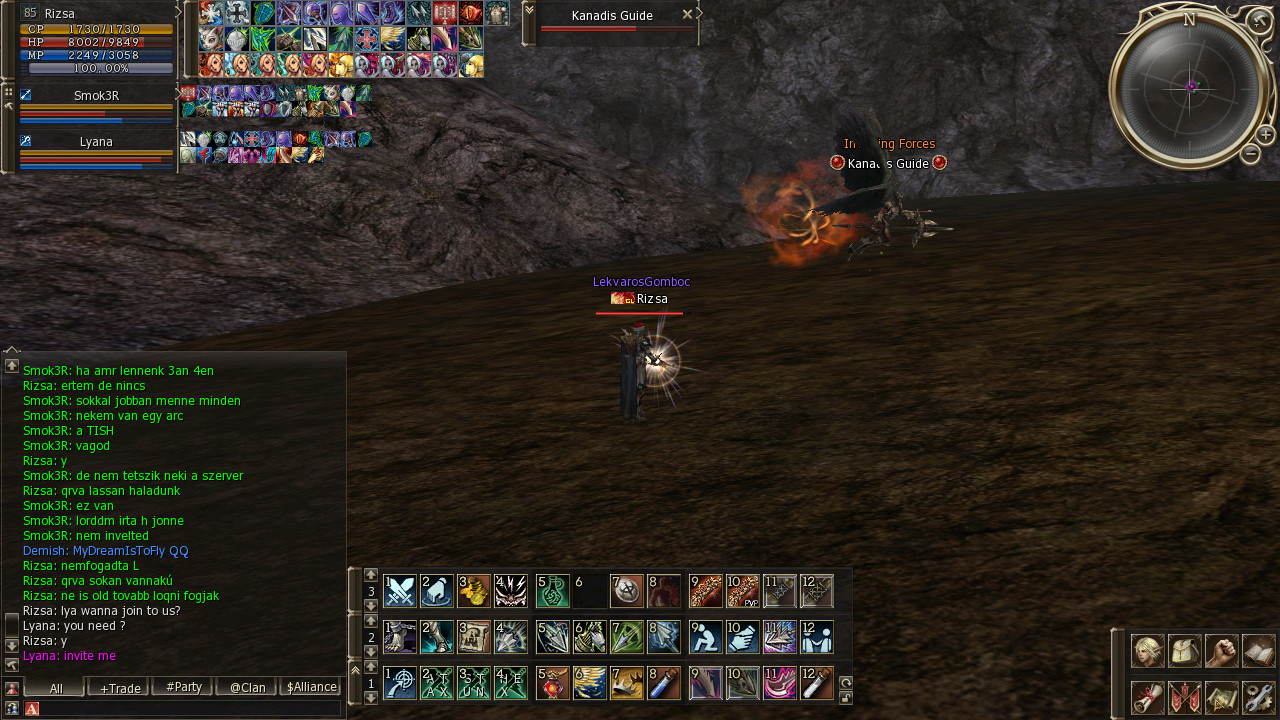Select party member Lyana's frame
The image size is (1280, 720).
pos(96,142)
